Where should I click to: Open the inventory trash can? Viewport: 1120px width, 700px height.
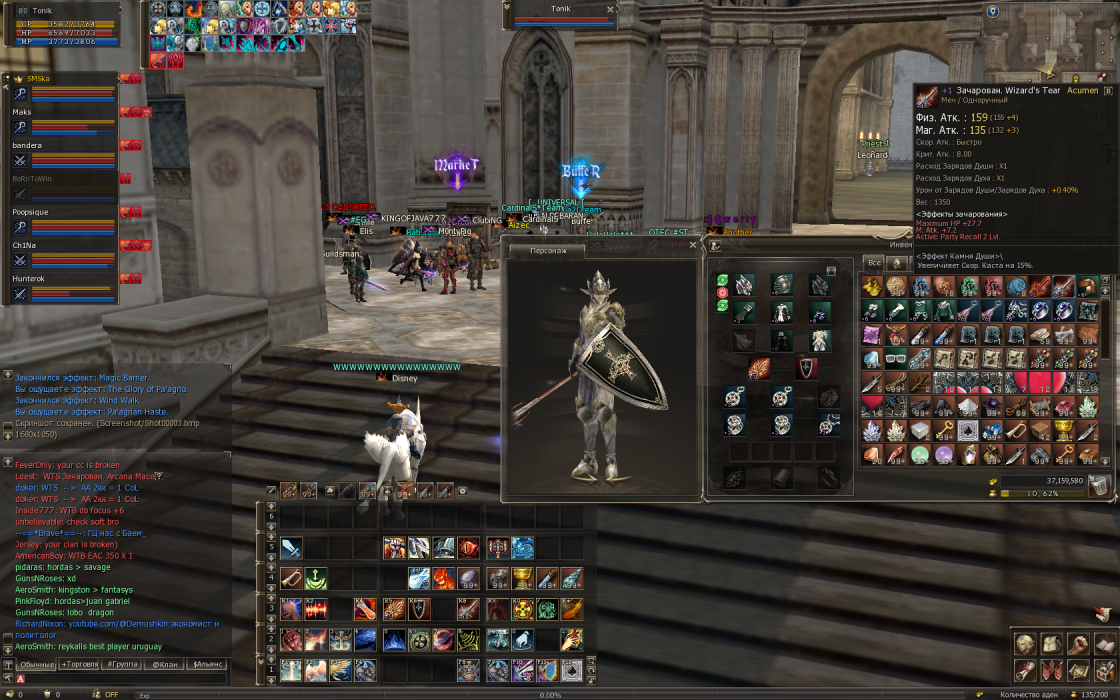click(1099, 485)
